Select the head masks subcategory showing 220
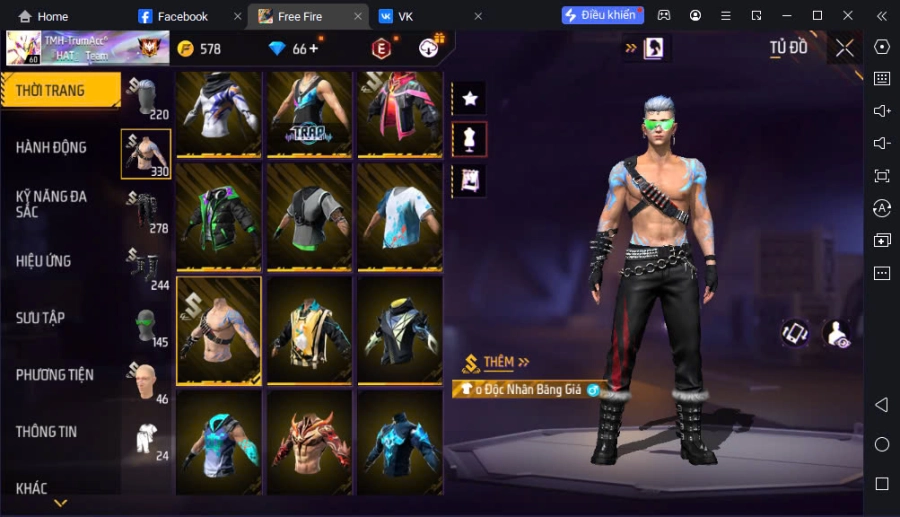Screen dimensions: 900x517 pos(146,98)
